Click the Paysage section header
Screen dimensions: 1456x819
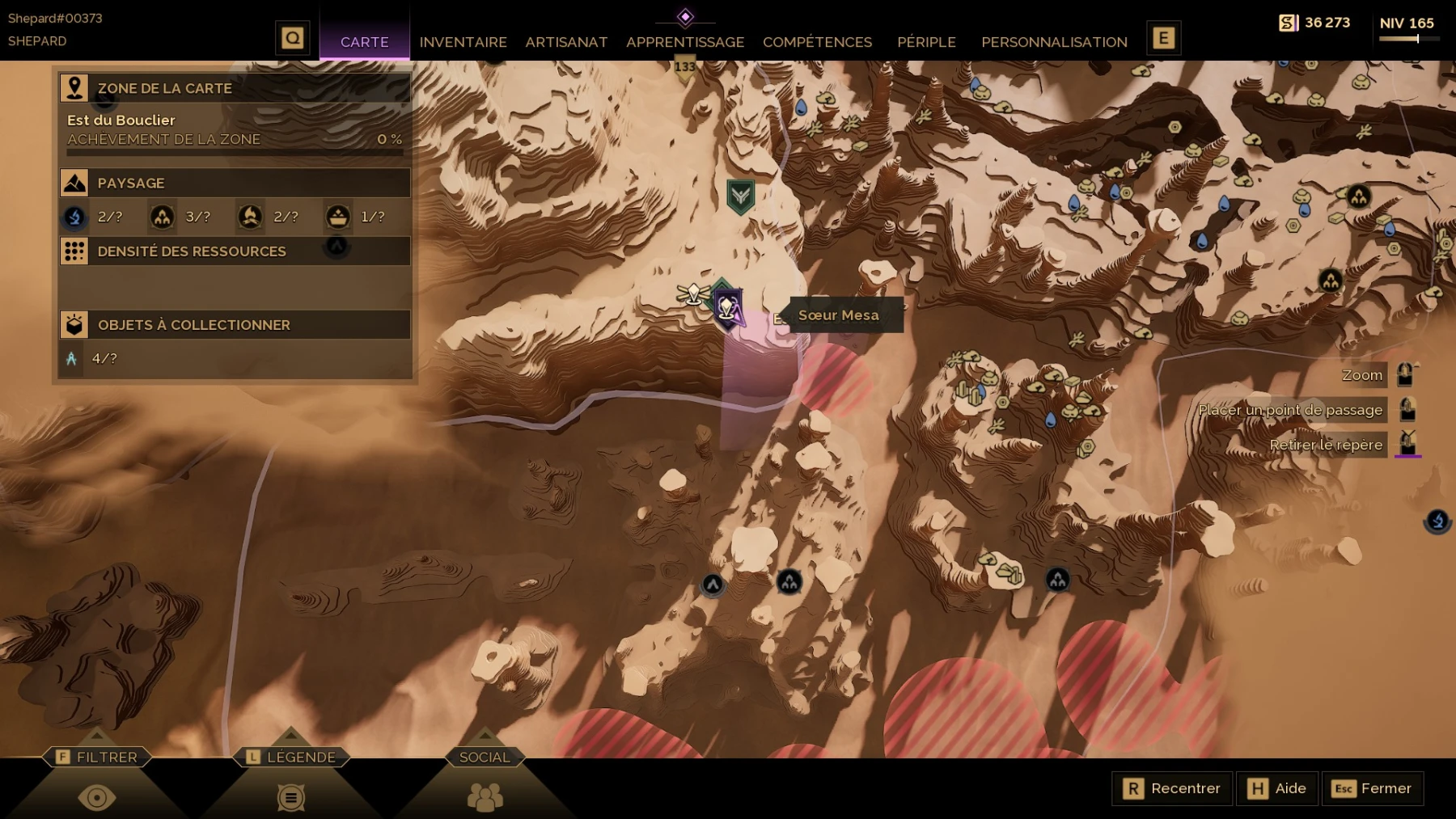coord(235,184)
